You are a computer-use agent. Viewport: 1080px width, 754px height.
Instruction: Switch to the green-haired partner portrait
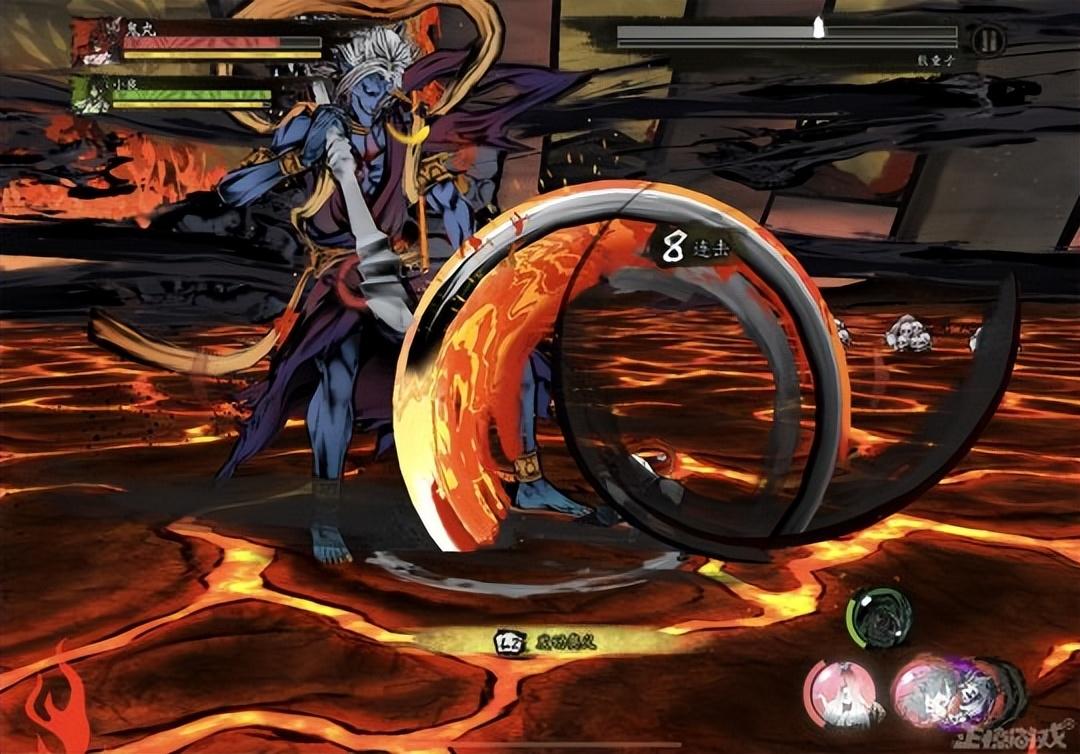pos(93,96)
